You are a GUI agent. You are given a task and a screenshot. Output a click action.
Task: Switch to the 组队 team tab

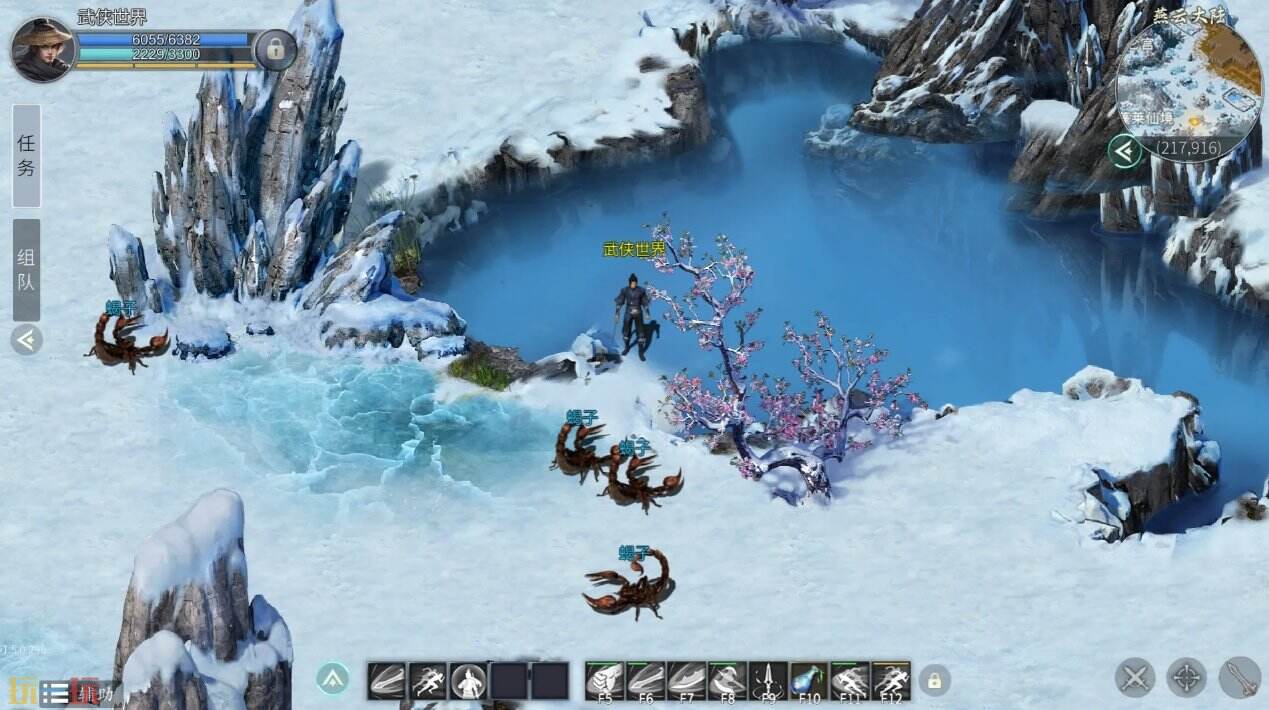(27, 269)
